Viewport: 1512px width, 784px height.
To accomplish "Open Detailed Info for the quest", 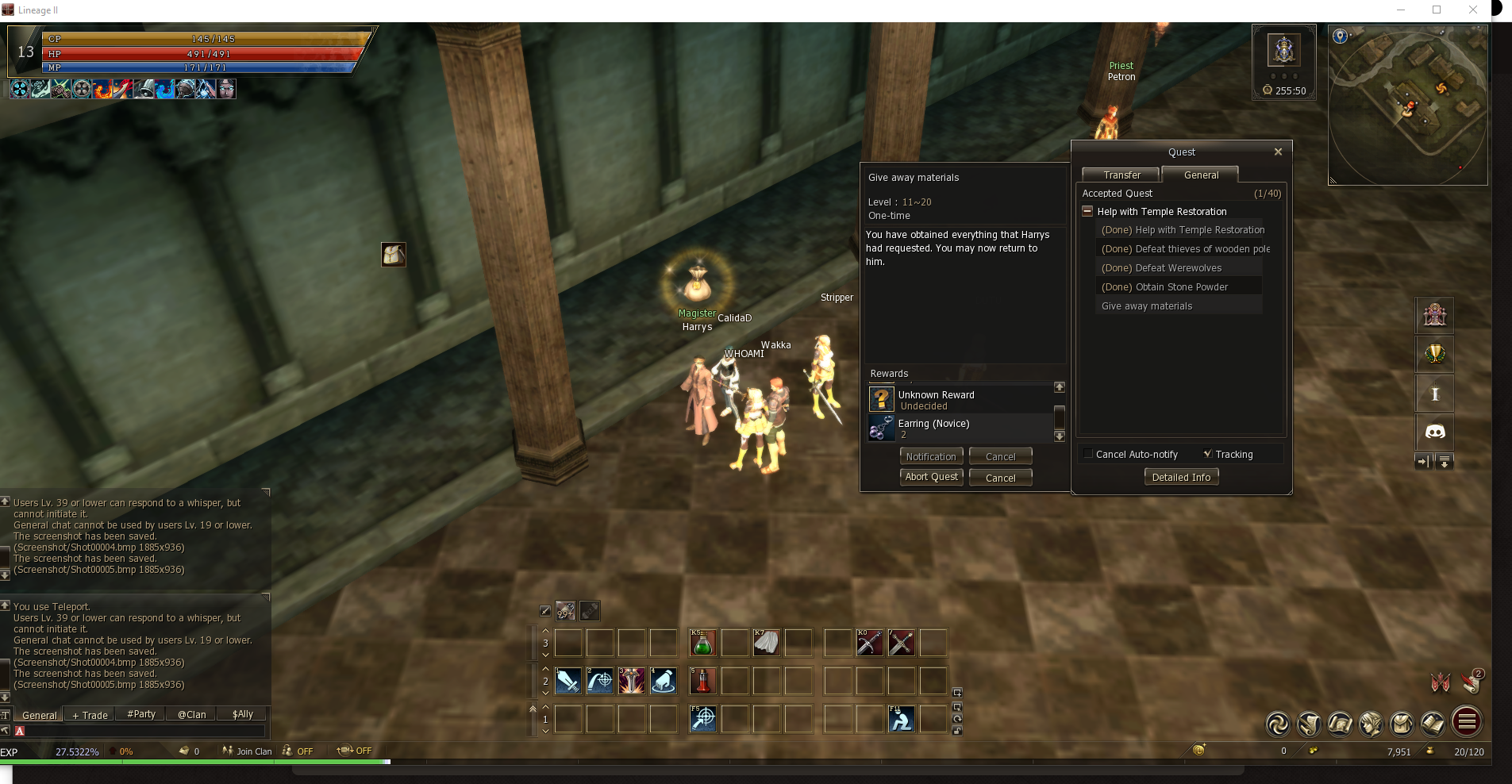I will (x=1181, y=477).
